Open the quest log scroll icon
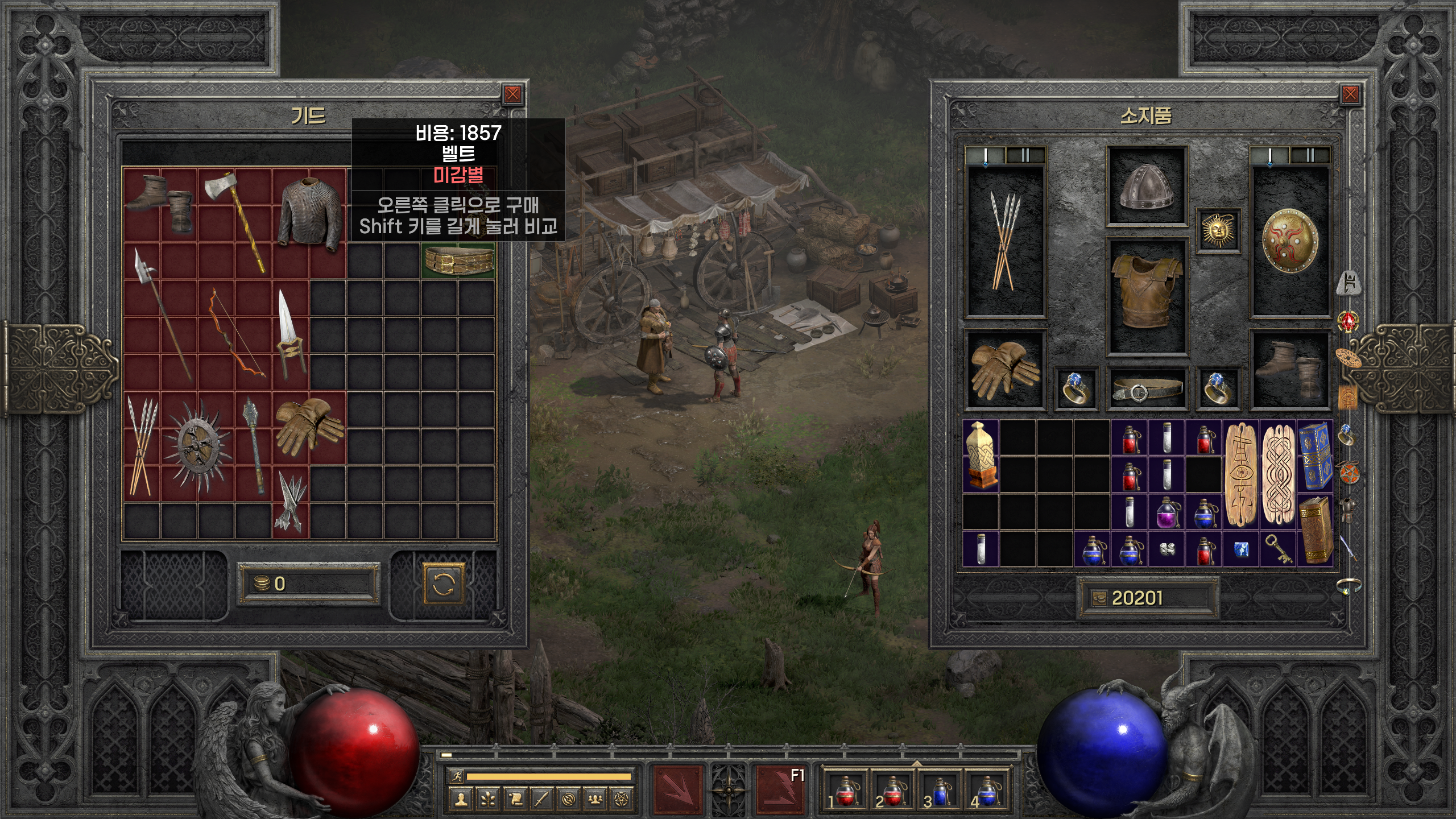The height and width of the screenshot is (819, 1456). pyautogui.click(x=515, y=800)
